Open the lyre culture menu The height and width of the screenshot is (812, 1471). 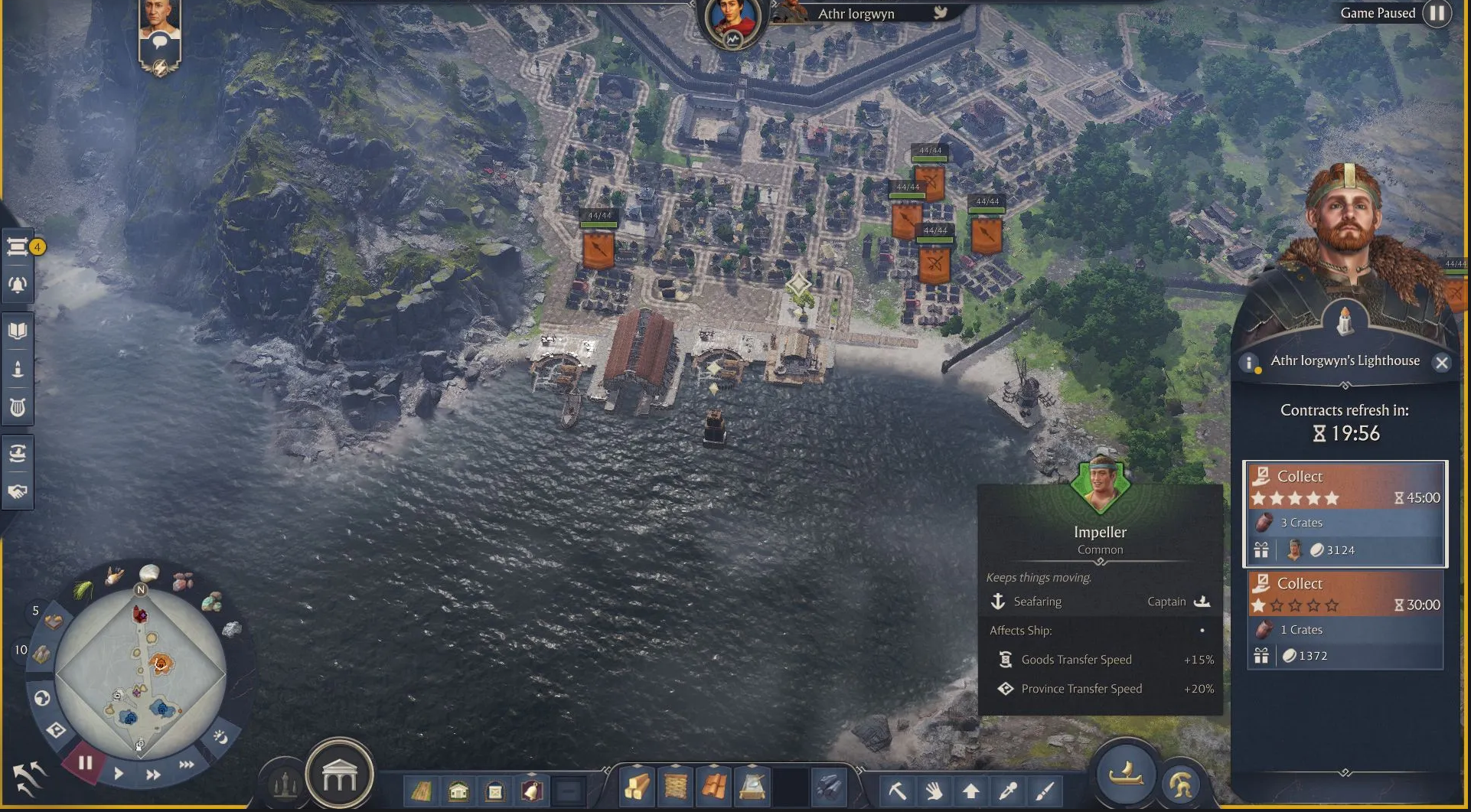[18, 407]
